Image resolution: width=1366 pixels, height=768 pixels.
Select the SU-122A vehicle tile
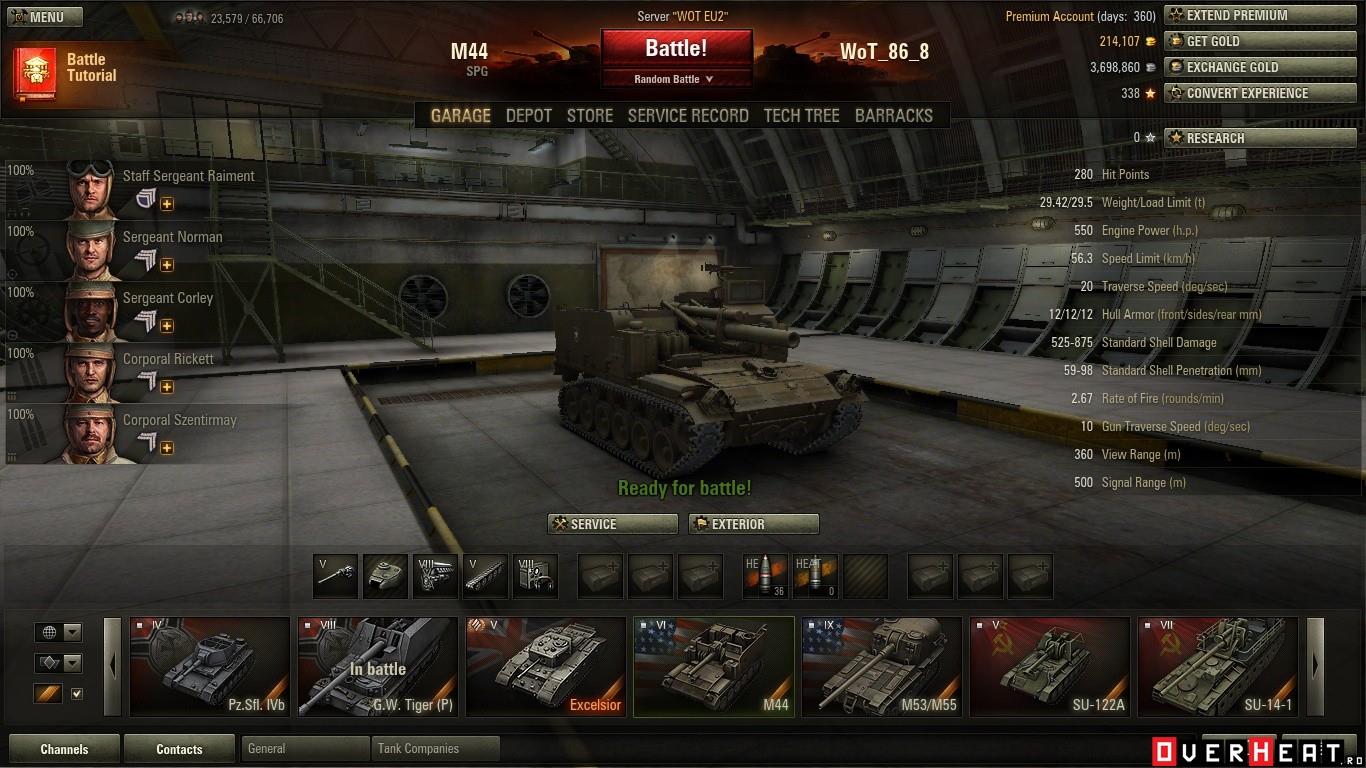click(x=1049, y=666)
